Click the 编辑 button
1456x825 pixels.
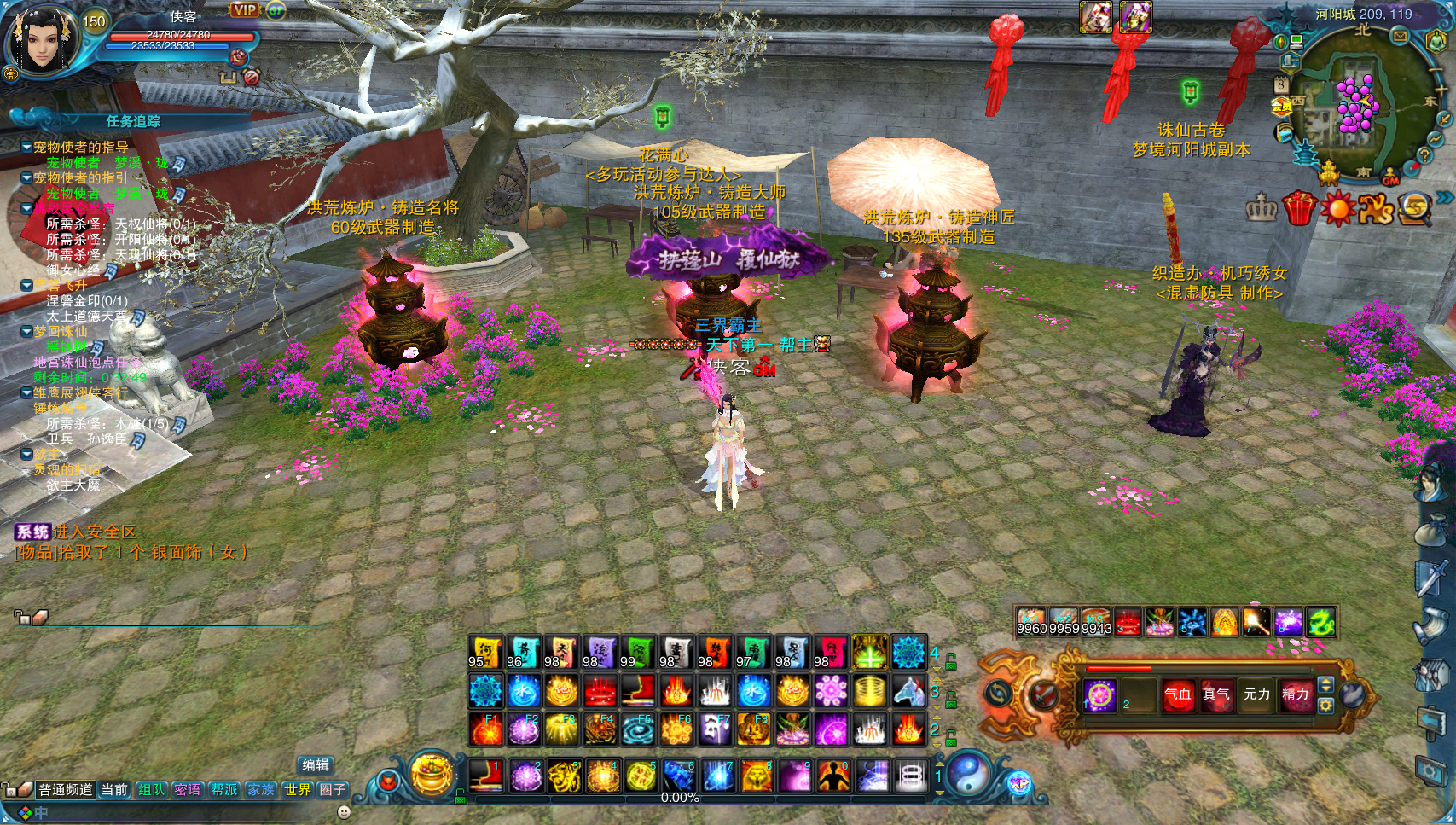coord(315,765)
